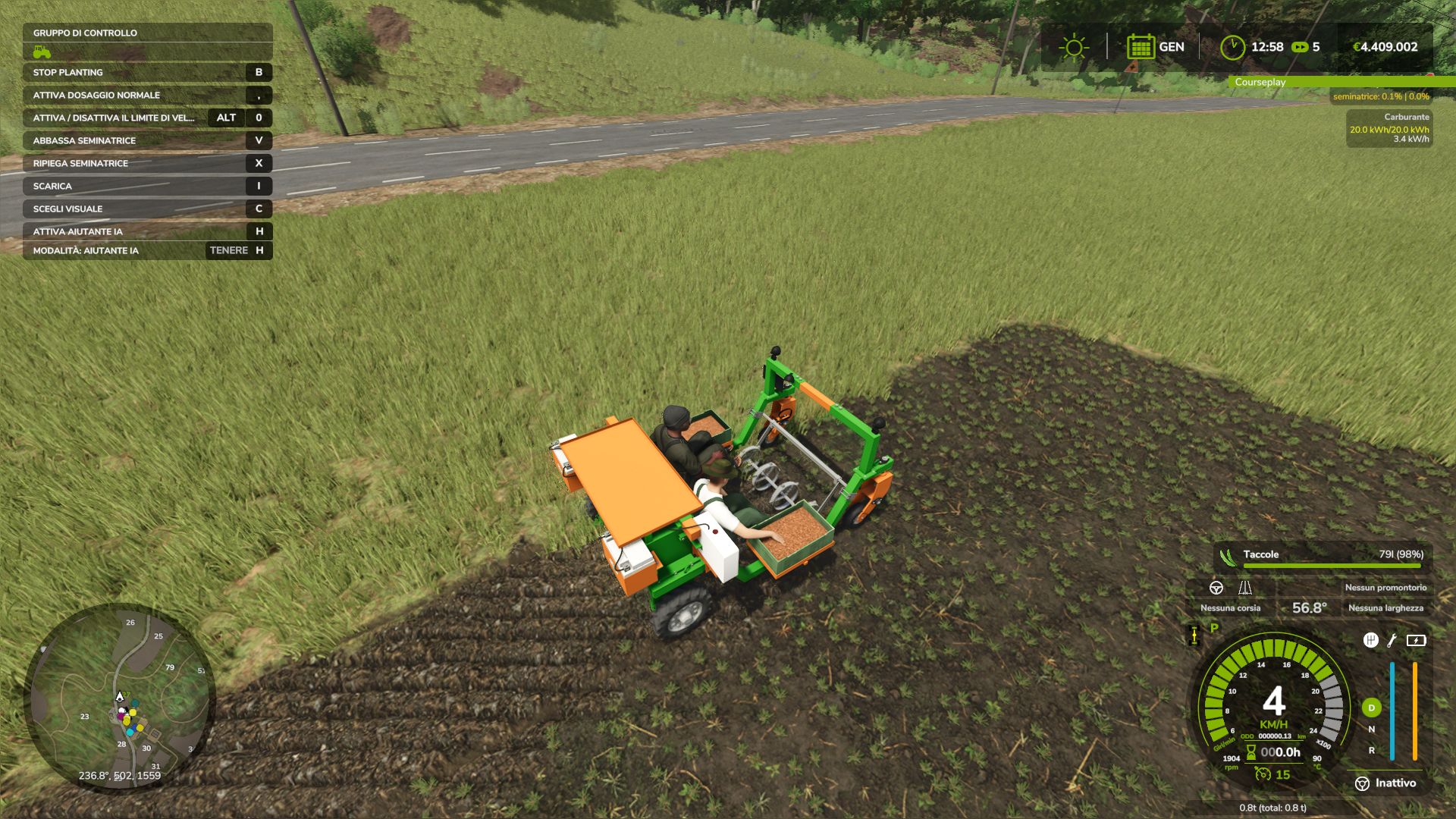Click the wrench maintenance icon on dashboard
This screenshot has height=819, width=1456.
(x=1392, y=640)
